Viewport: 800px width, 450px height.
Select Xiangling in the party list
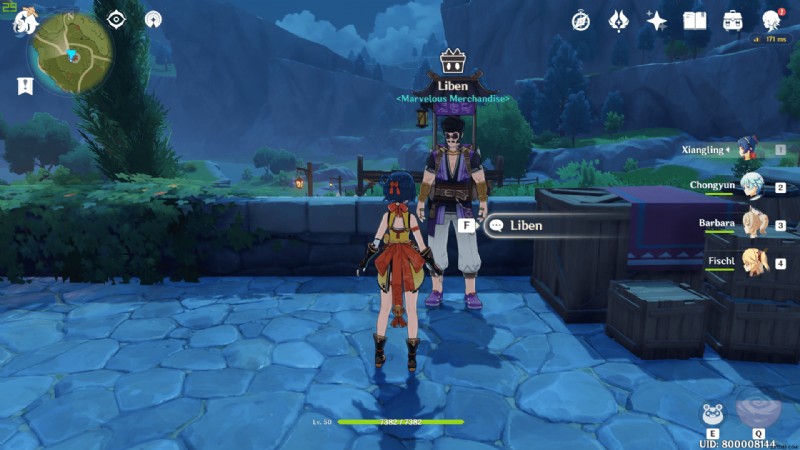[x=749, y=150]
